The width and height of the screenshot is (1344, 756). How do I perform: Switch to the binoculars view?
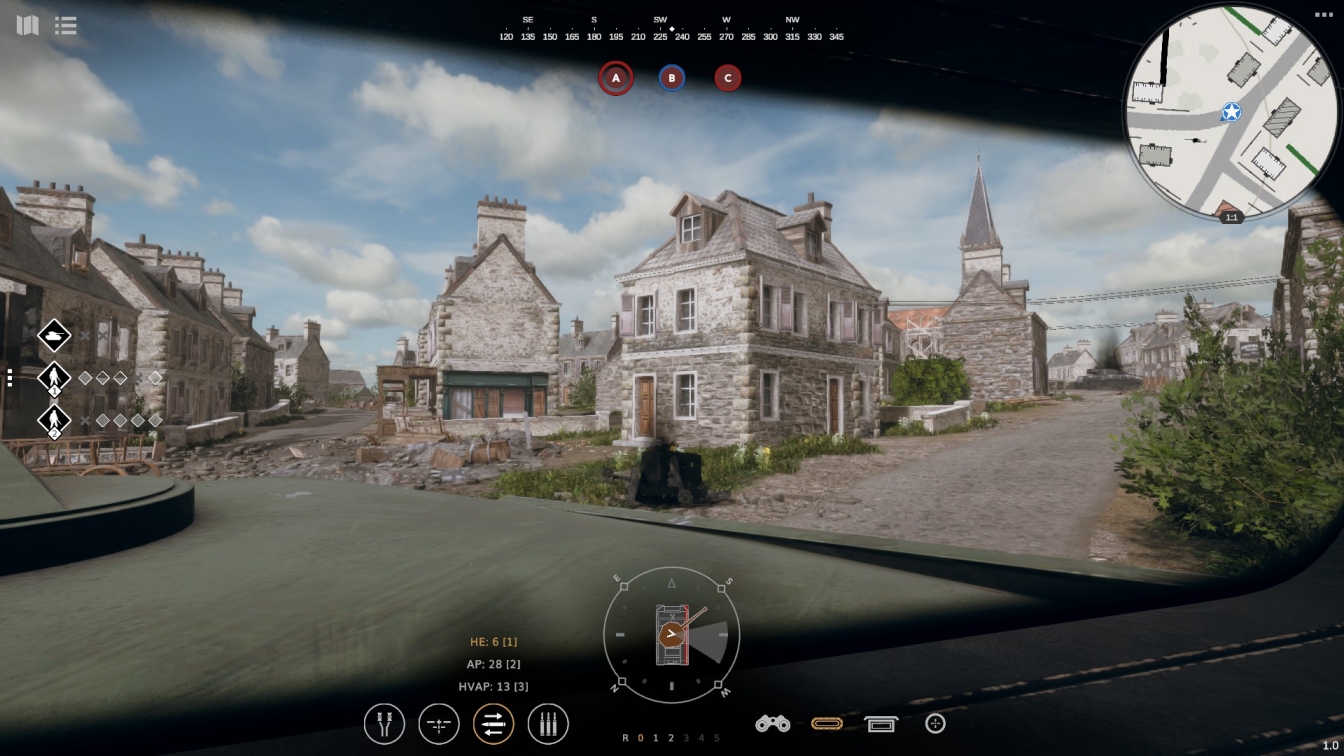point(772,723)
